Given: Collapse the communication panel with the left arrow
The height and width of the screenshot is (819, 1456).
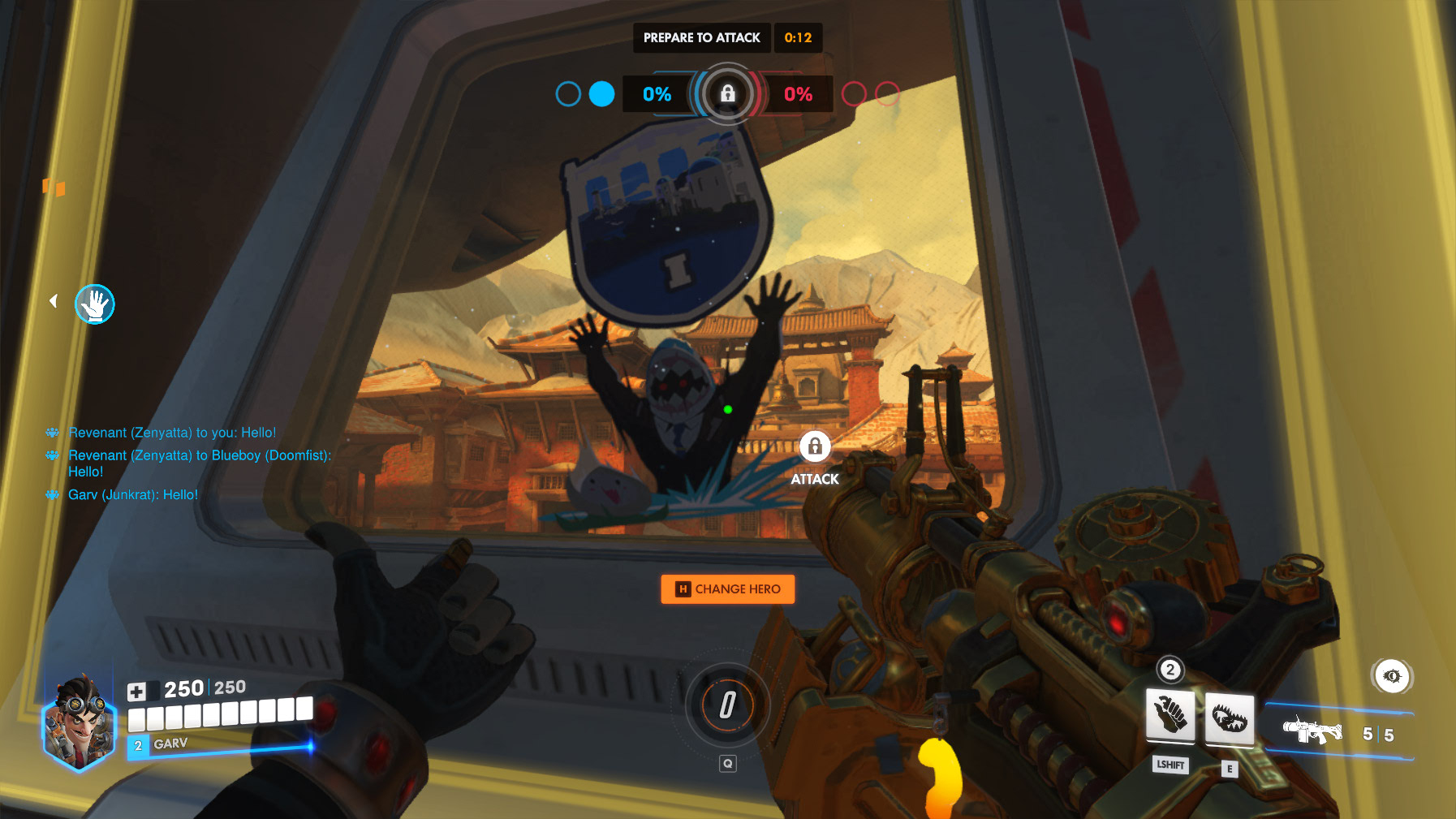Looking at the screenshot, I should (x=54, y=301).
